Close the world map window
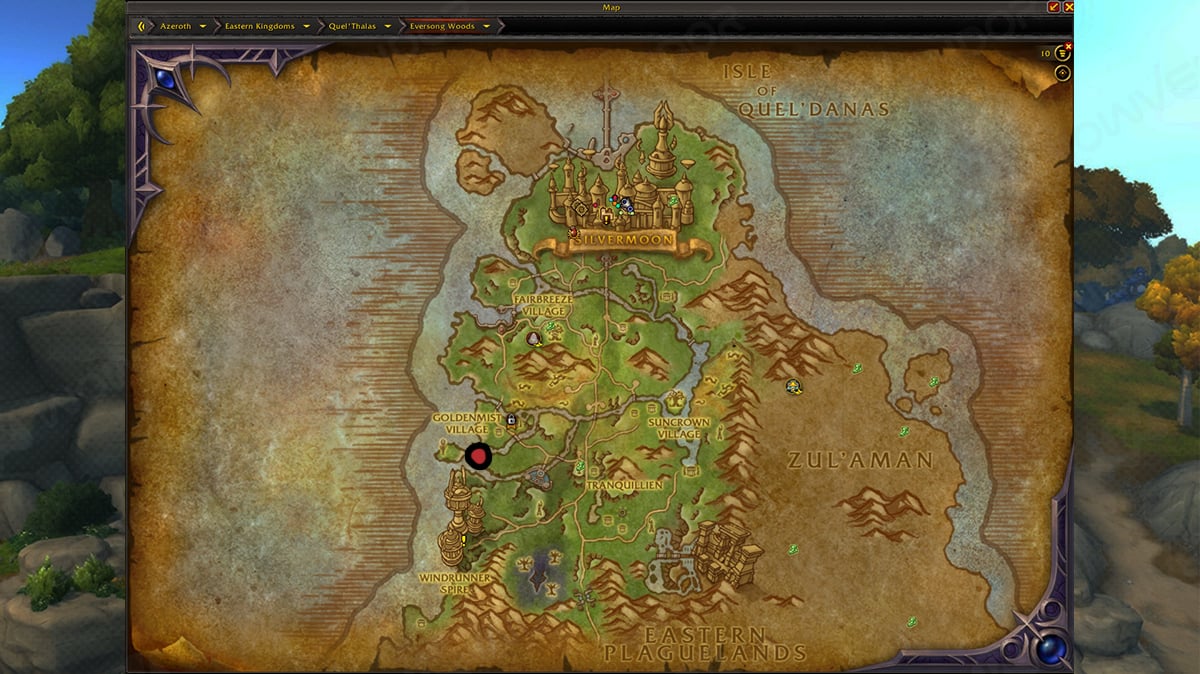Image resolution: width=1200 pixels, height=674 pixels. tap(1069, 7)
